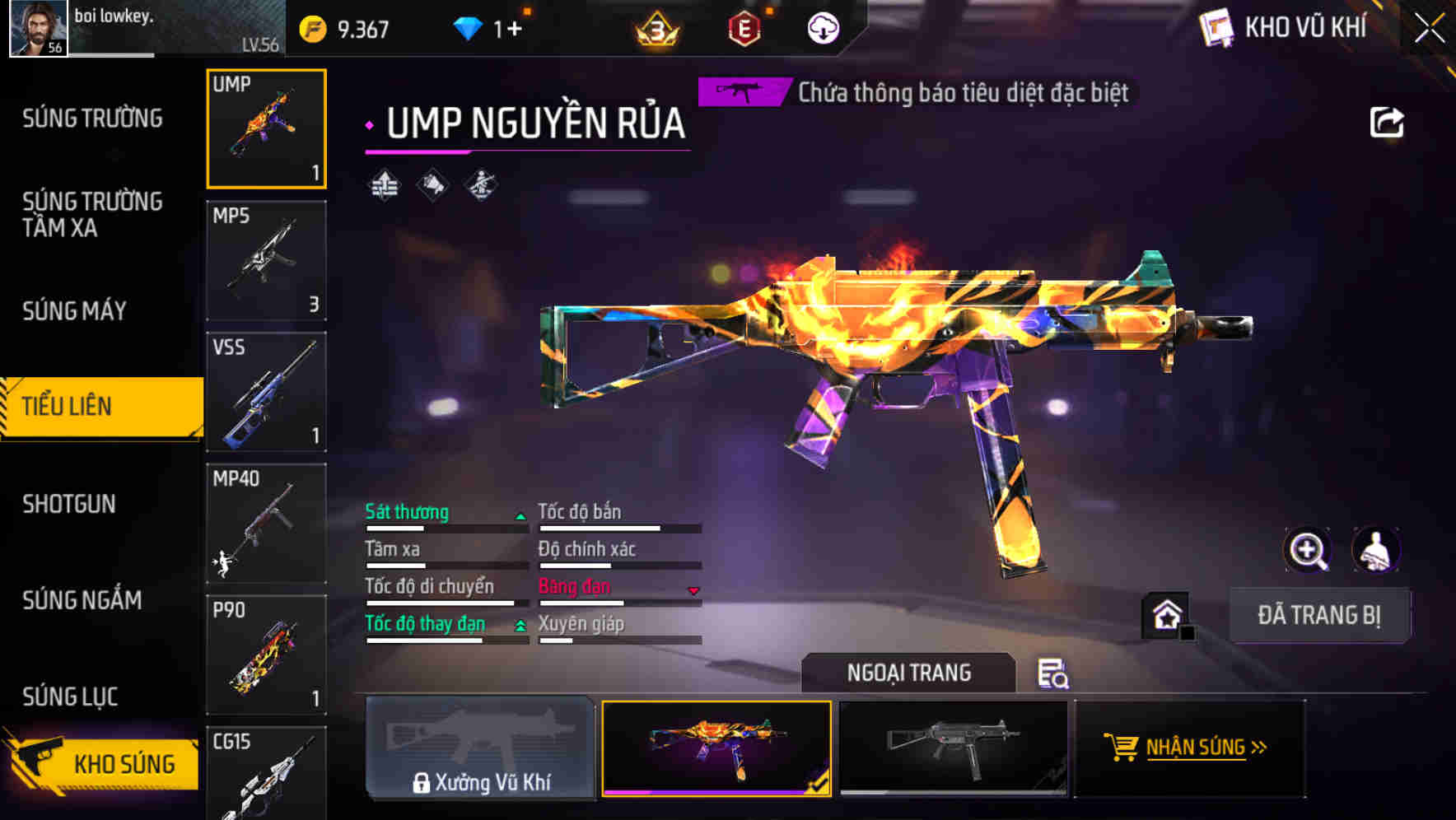
Task: Show the character preview icon
Action: tap(1375, 550)
